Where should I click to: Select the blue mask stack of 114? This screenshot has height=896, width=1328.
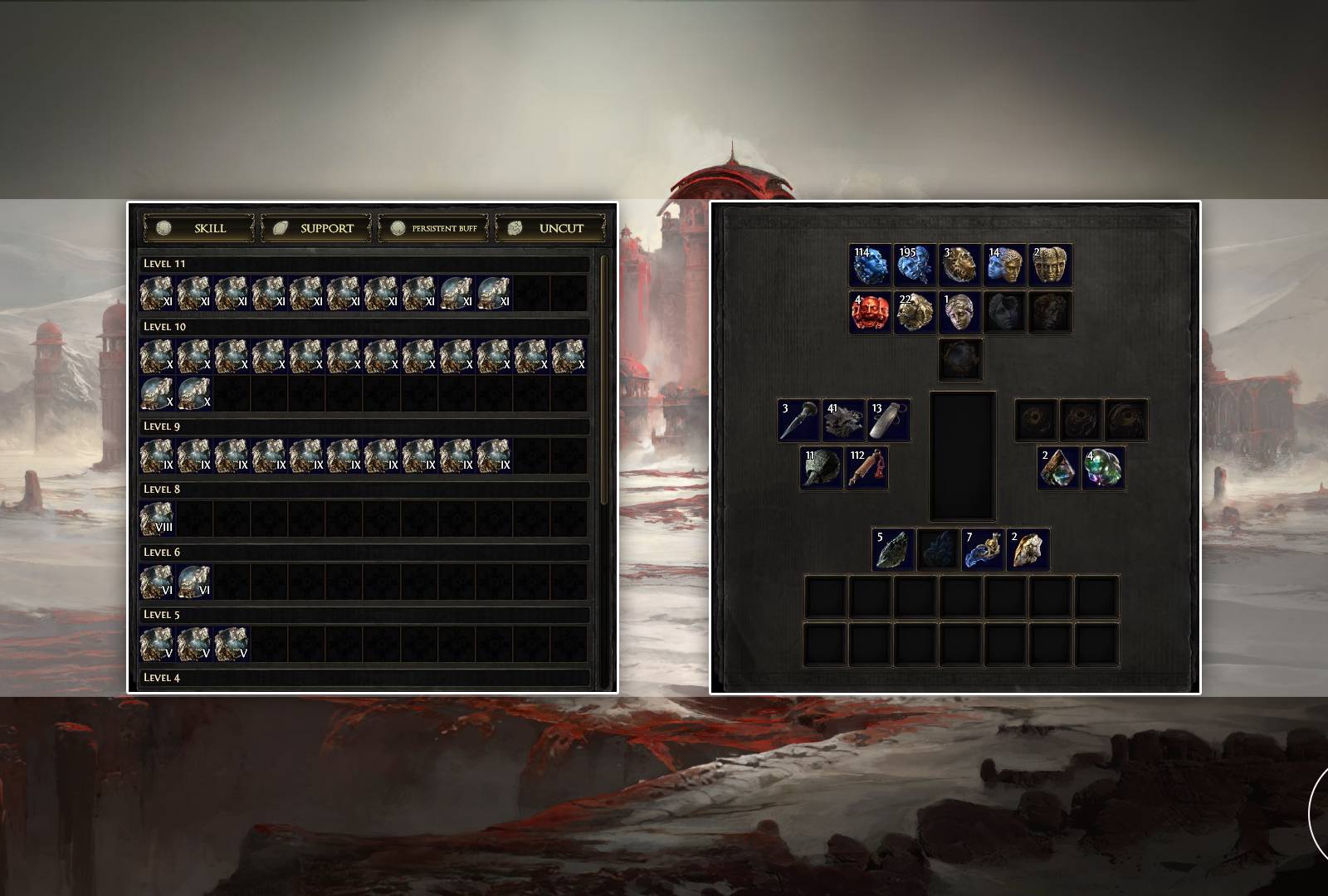[870, 265]
